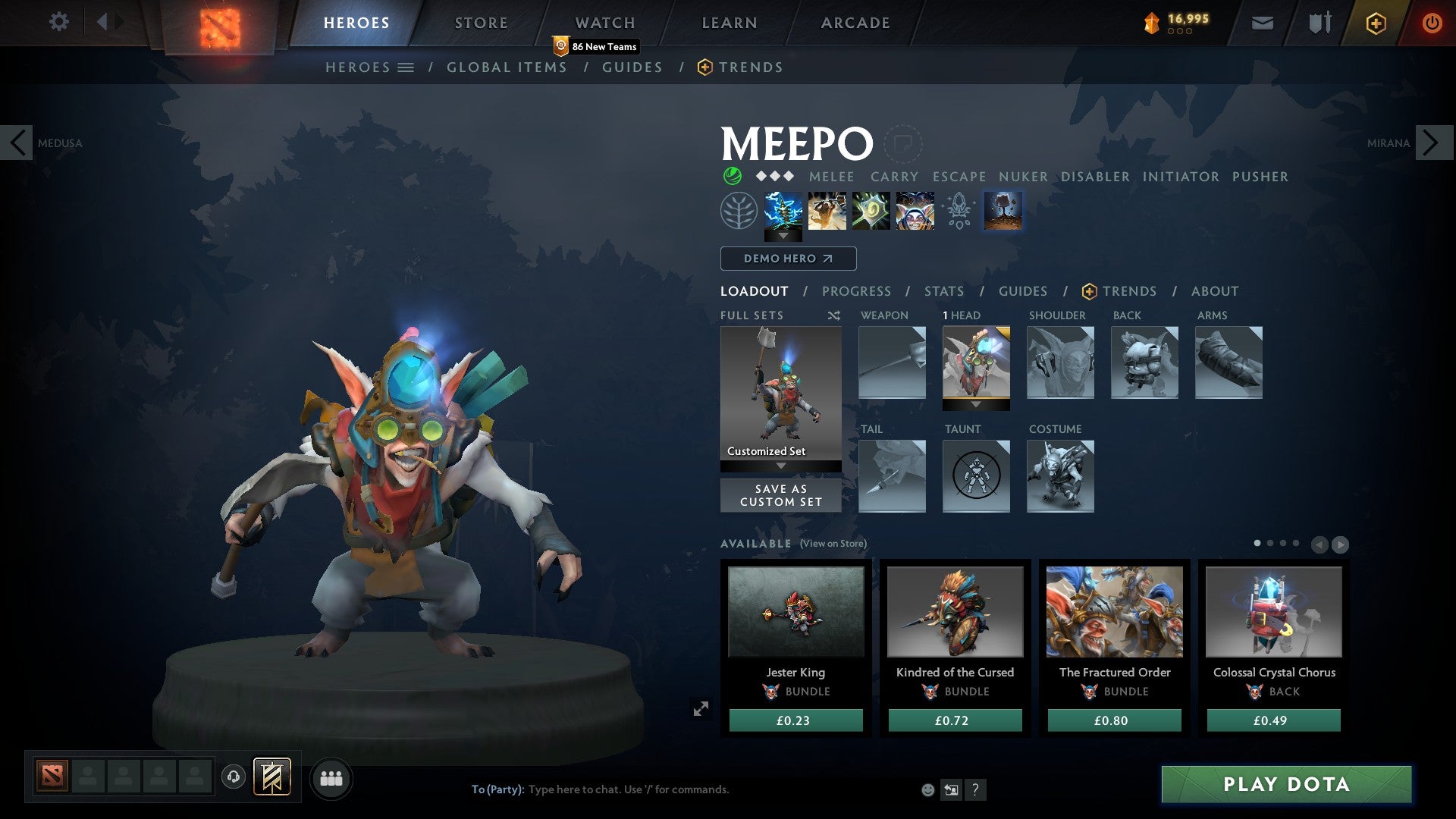The image size is (1456, 819).
Task: Open the WATCH menu item
Action: 604,22
